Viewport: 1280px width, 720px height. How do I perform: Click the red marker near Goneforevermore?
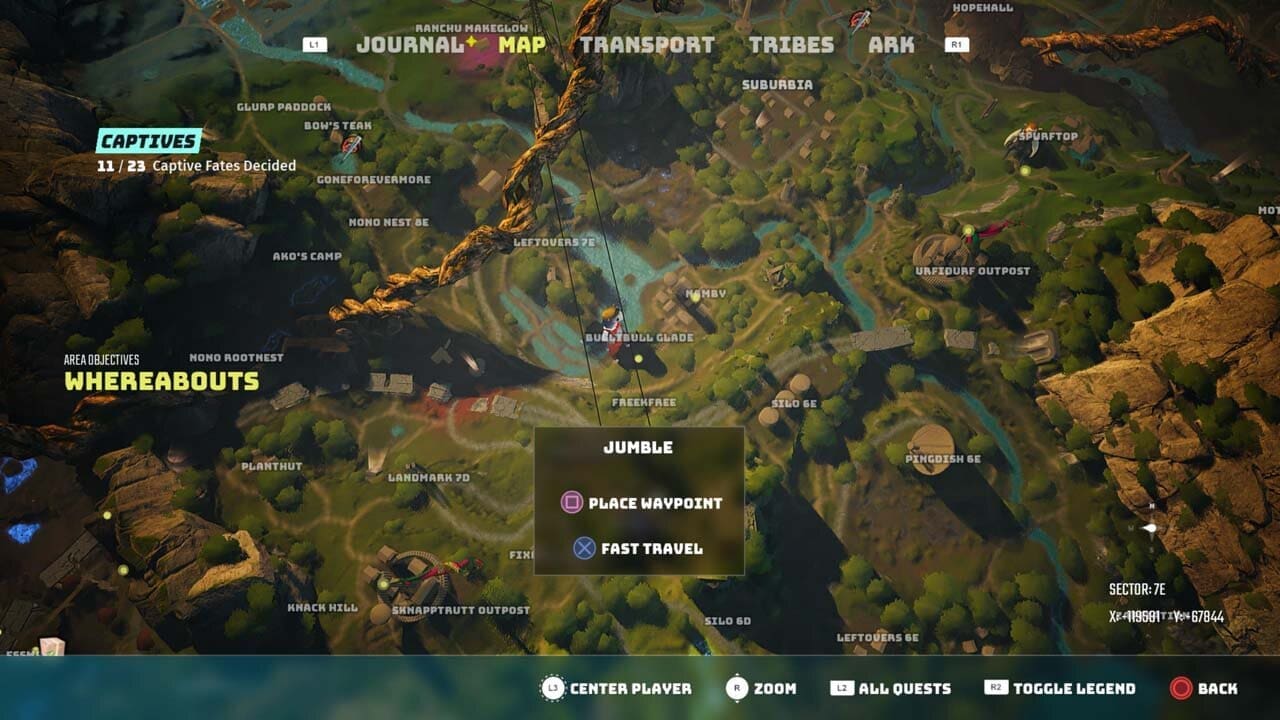click(x=351, y=144)
